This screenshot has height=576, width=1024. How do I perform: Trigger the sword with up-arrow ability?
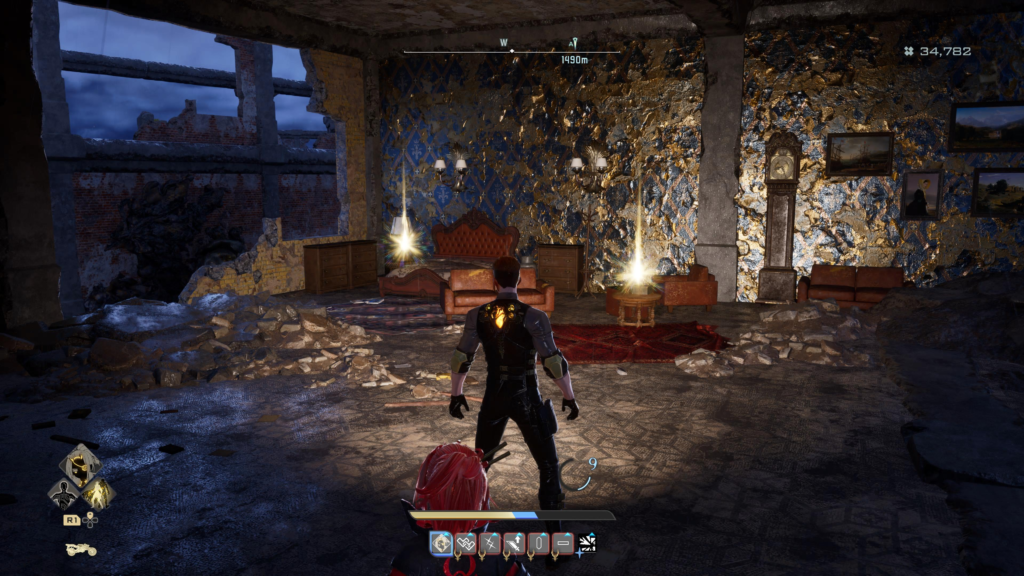point(514,543)
